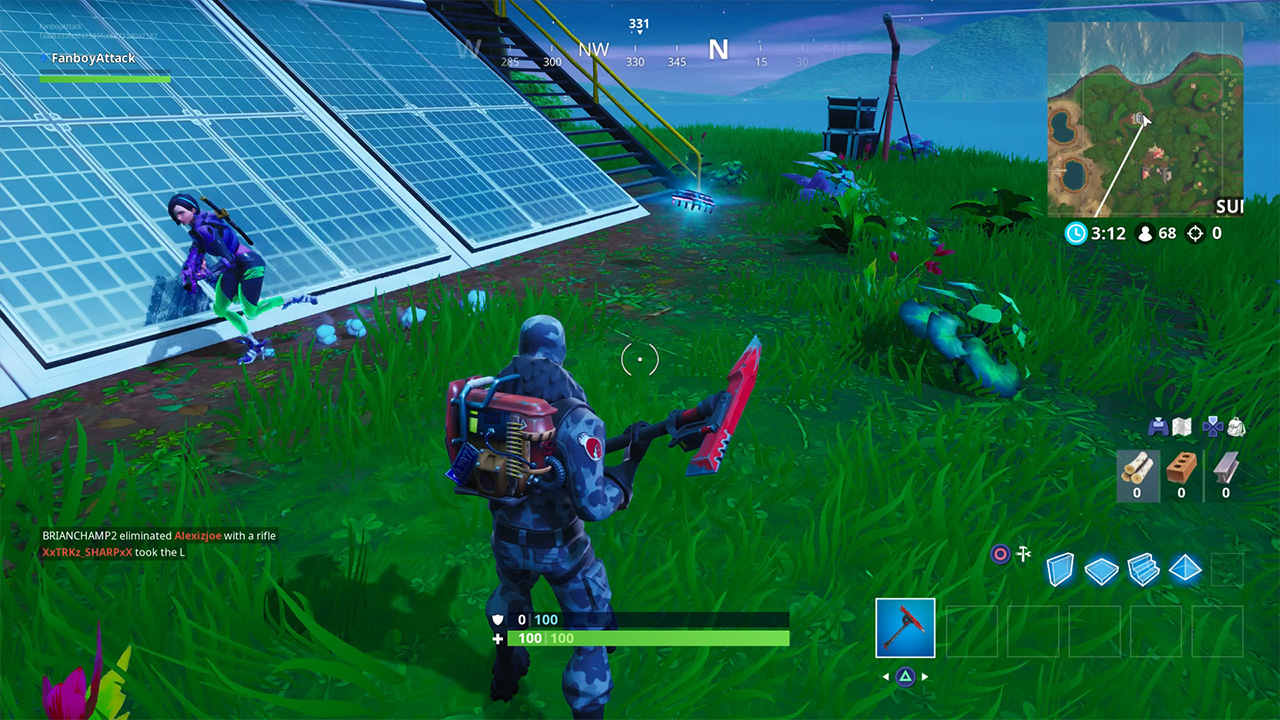
Task: Click the controller settings icon
Action: pyautogui.click(x=1158, y=428)
